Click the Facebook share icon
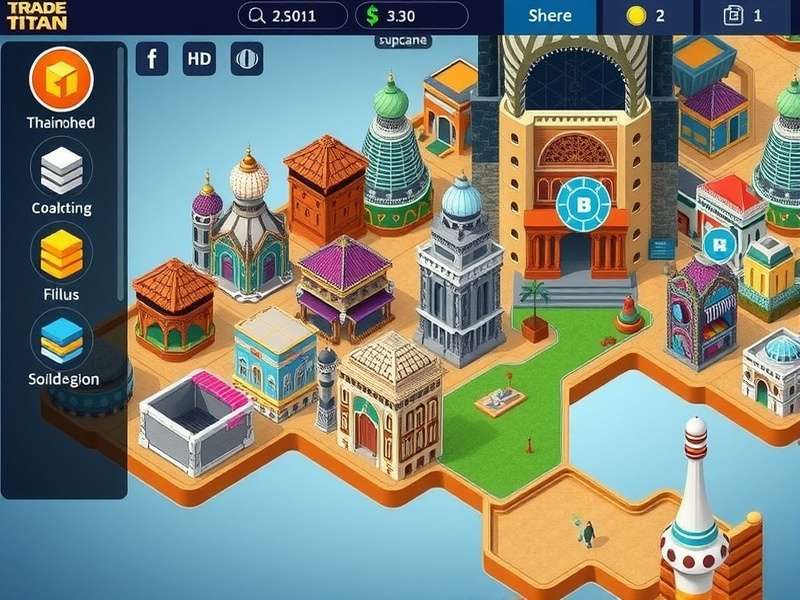The width and height of the screenshot is (800, 600). tap(152, 59)
